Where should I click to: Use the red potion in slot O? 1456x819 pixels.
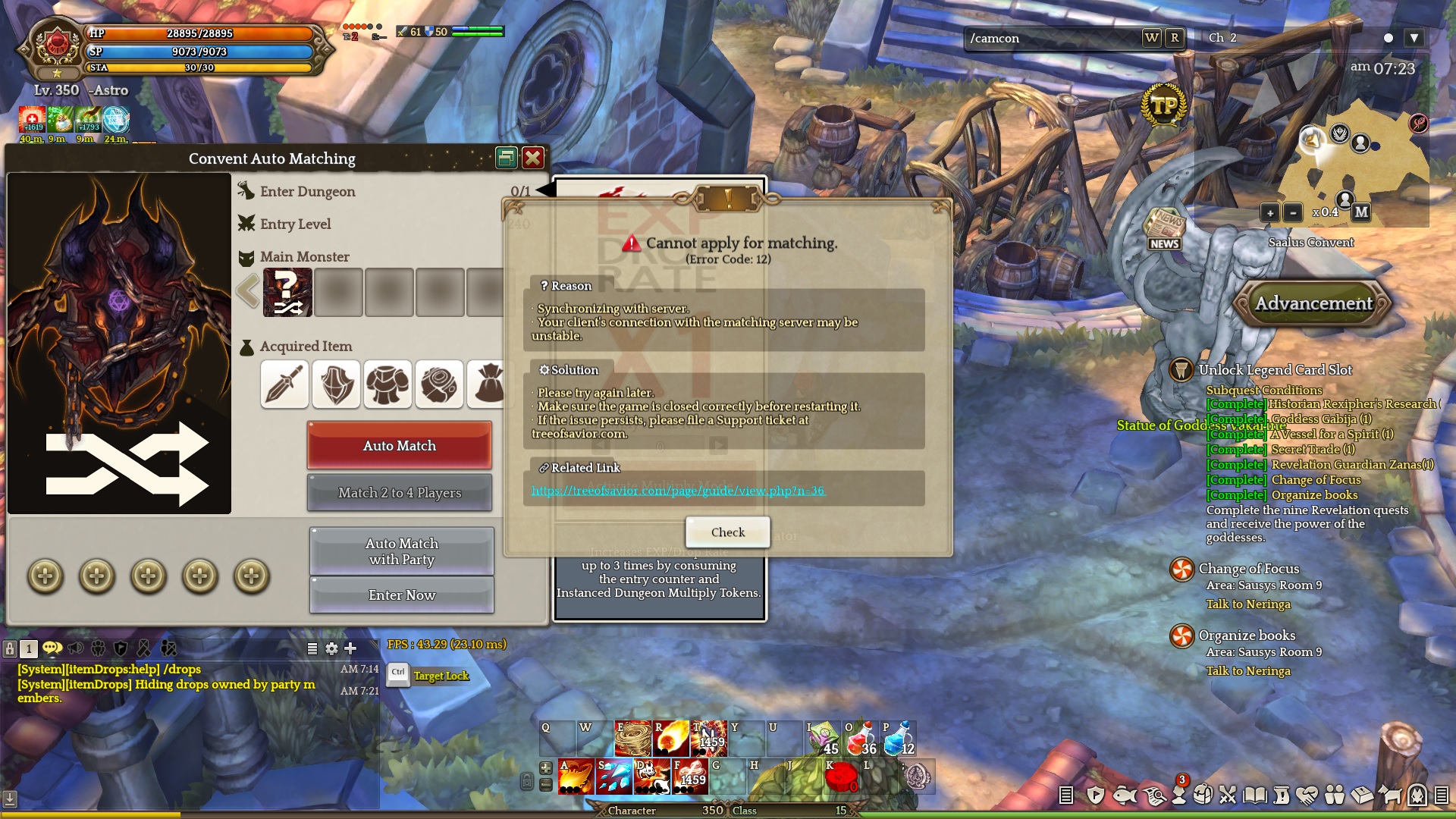(x=860, y=739)
